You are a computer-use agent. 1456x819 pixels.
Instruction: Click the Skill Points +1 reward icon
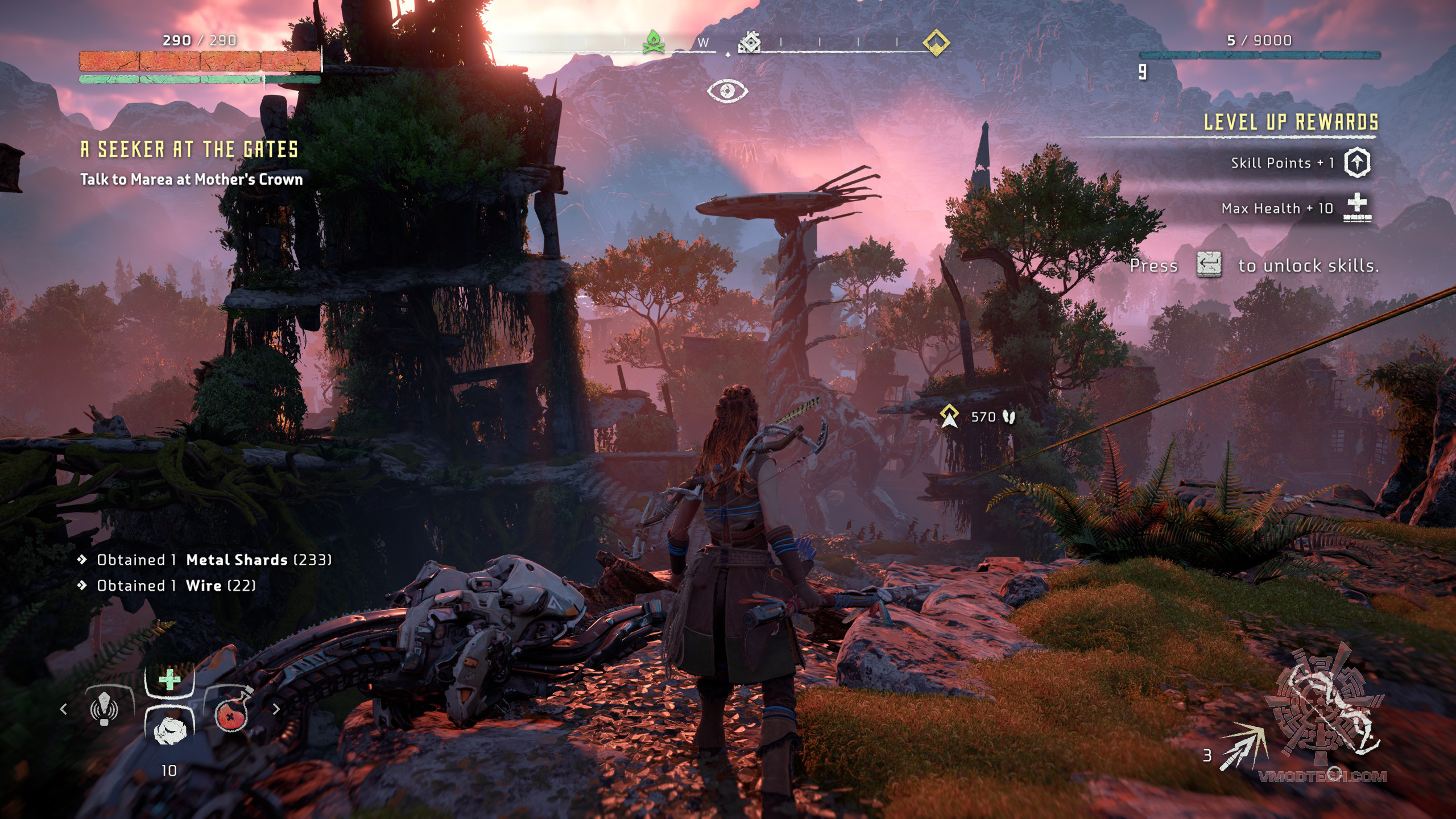pos(1357,163)
